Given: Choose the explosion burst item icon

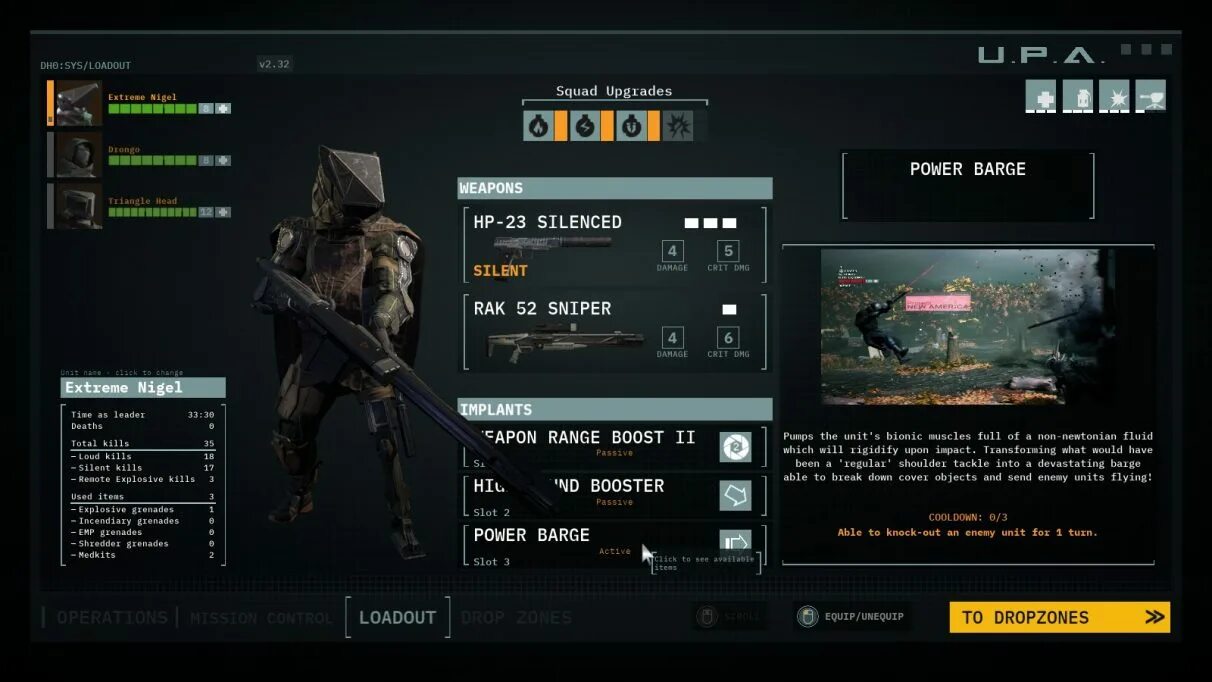Looking at the screenshot, I should coord(1114,96).
